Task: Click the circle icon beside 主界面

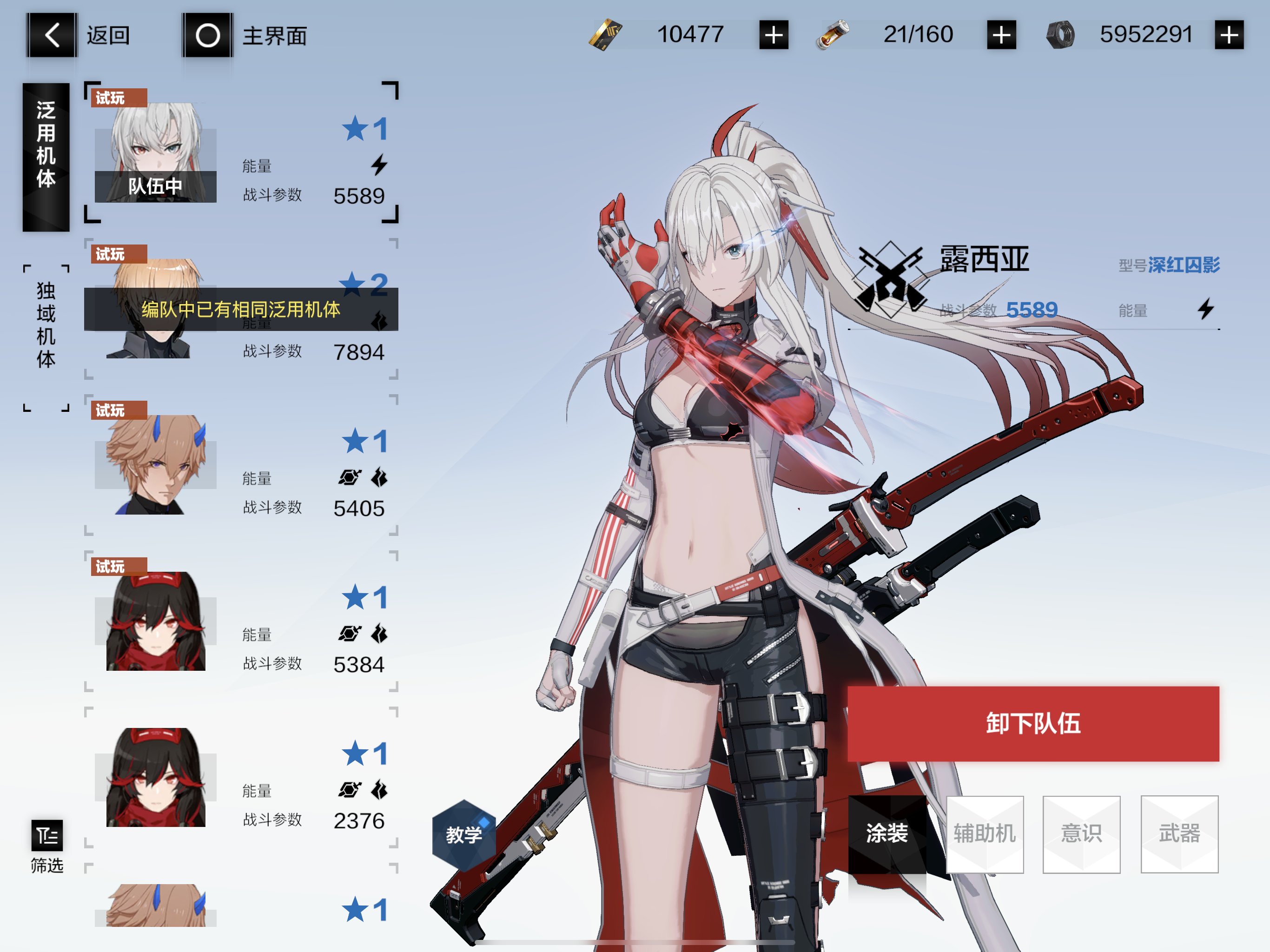Action: click(208, 36)
